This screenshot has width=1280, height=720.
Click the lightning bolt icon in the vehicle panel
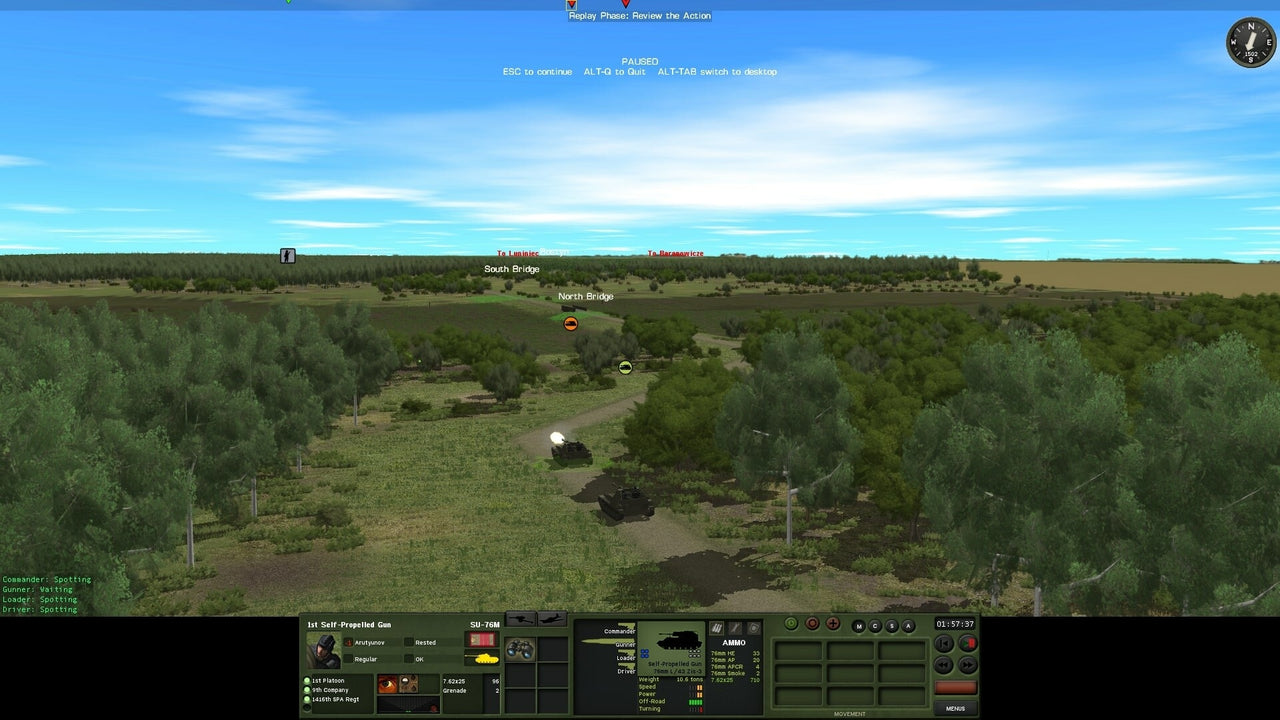tap(735, 628)
